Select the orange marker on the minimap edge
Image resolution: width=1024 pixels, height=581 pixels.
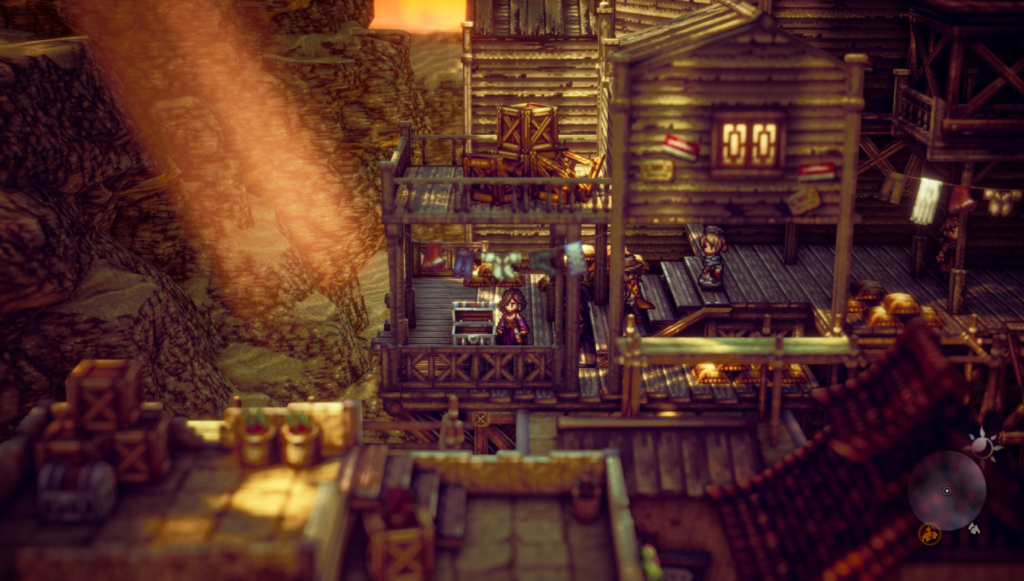pyautogui.click(x=929, y=533)
